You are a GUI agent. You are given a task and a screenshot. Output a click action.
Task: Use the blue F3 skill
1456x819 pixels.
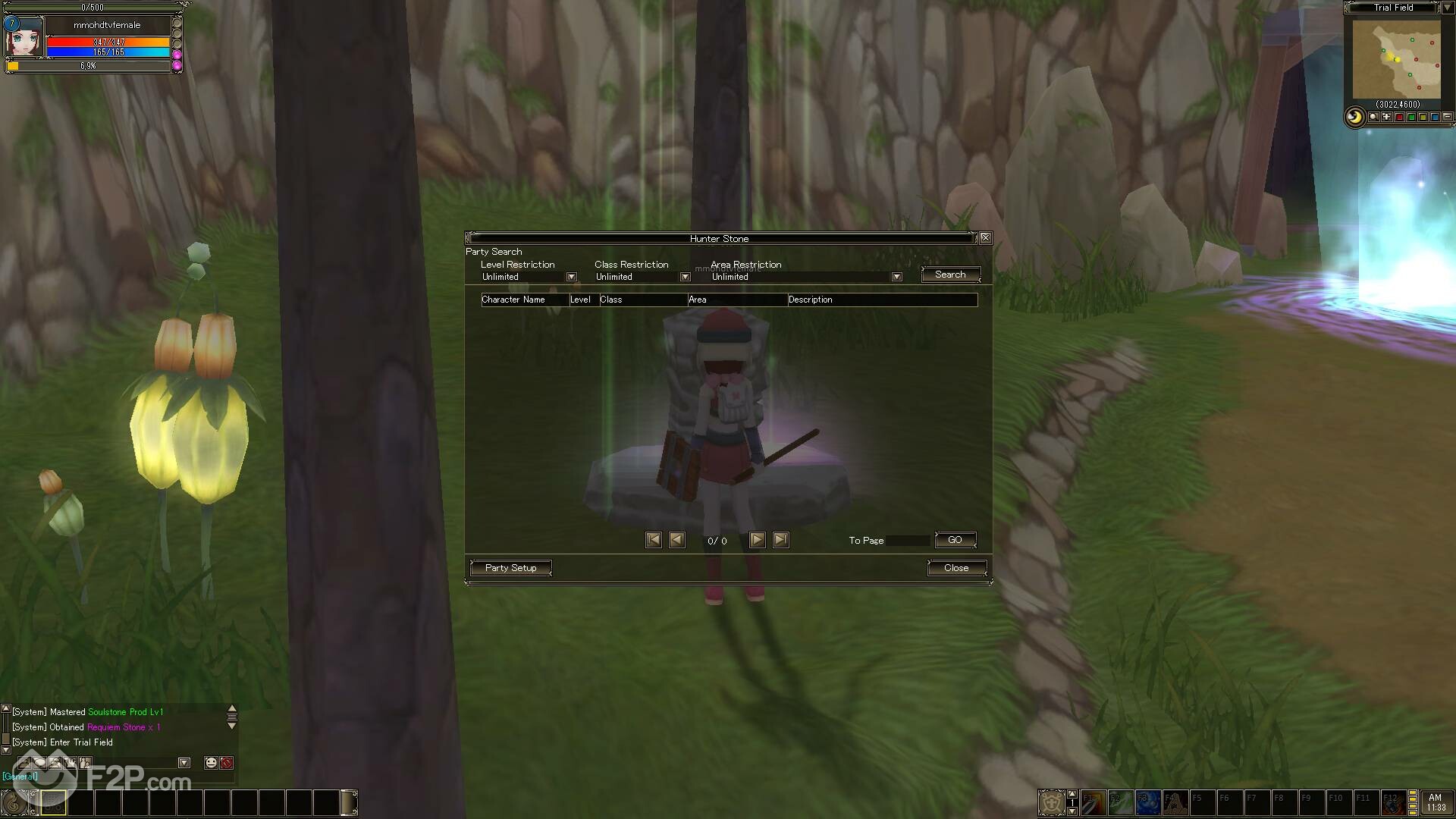[x=1147, y=802]
